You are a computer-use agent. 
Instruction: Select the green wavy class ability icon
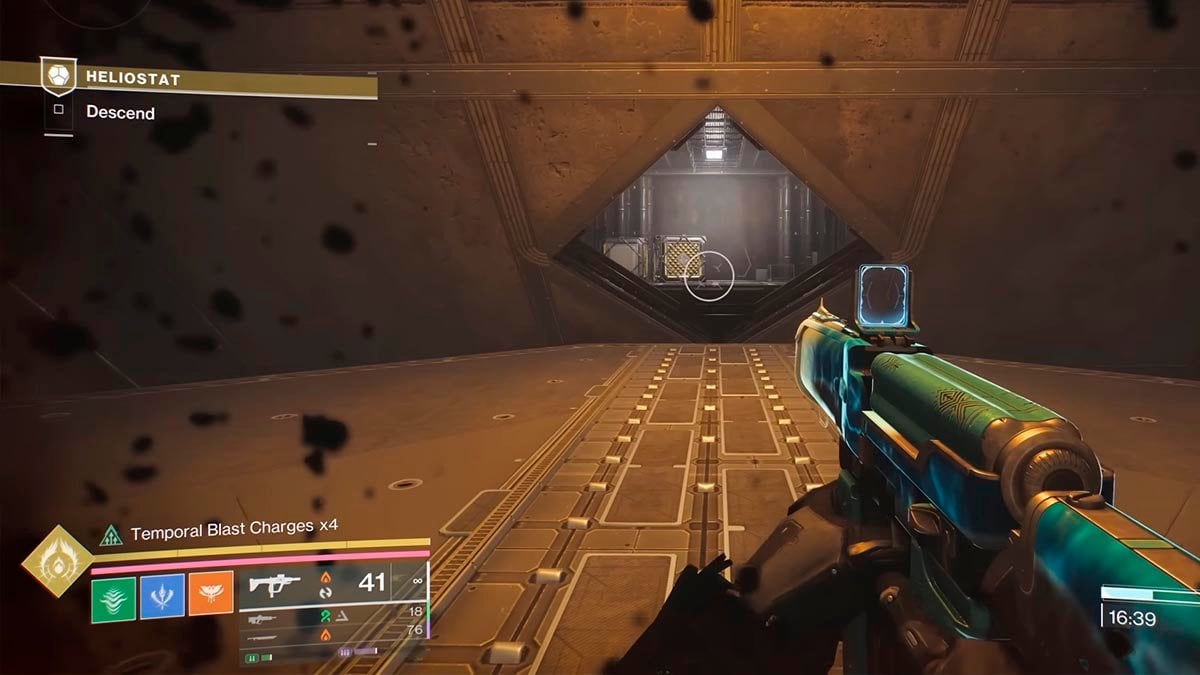[x=112, y=595]
